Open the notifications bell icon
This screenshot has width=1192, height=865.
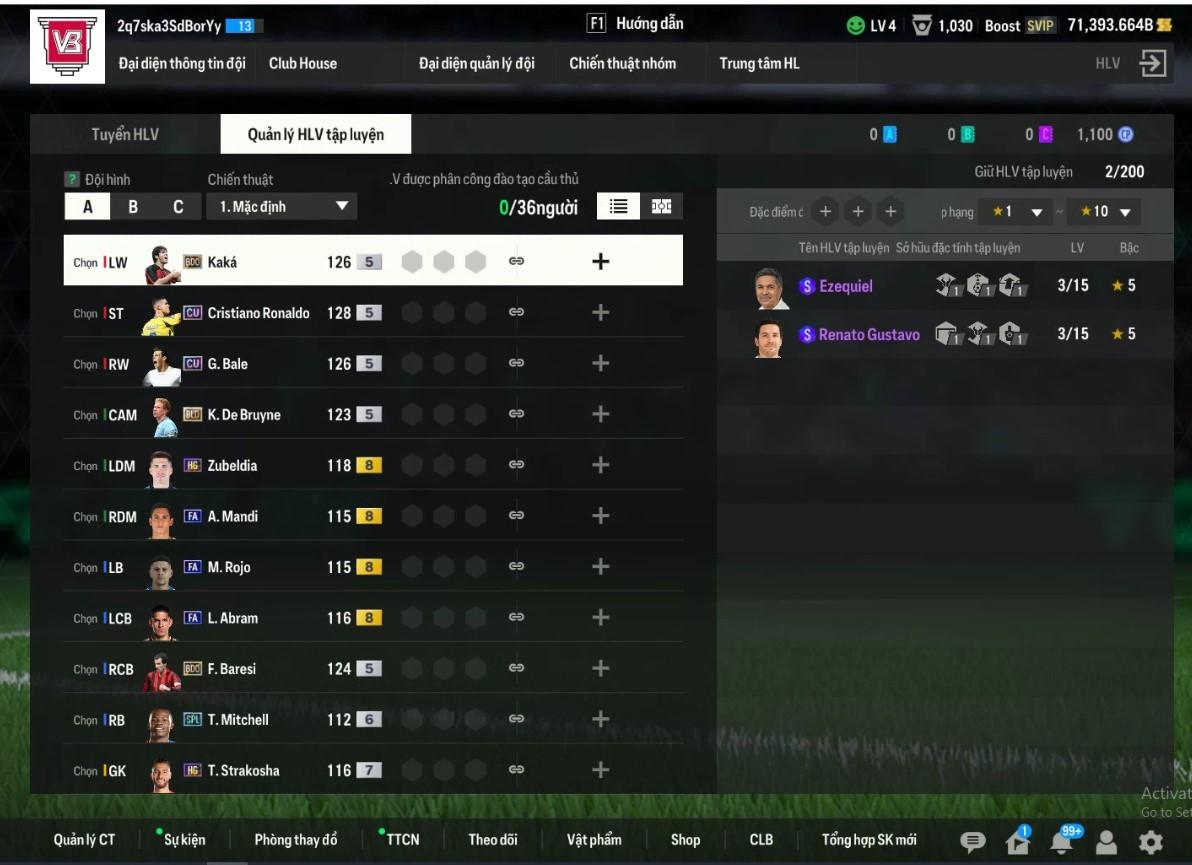pyautogui.click(x=1063, y=842)
